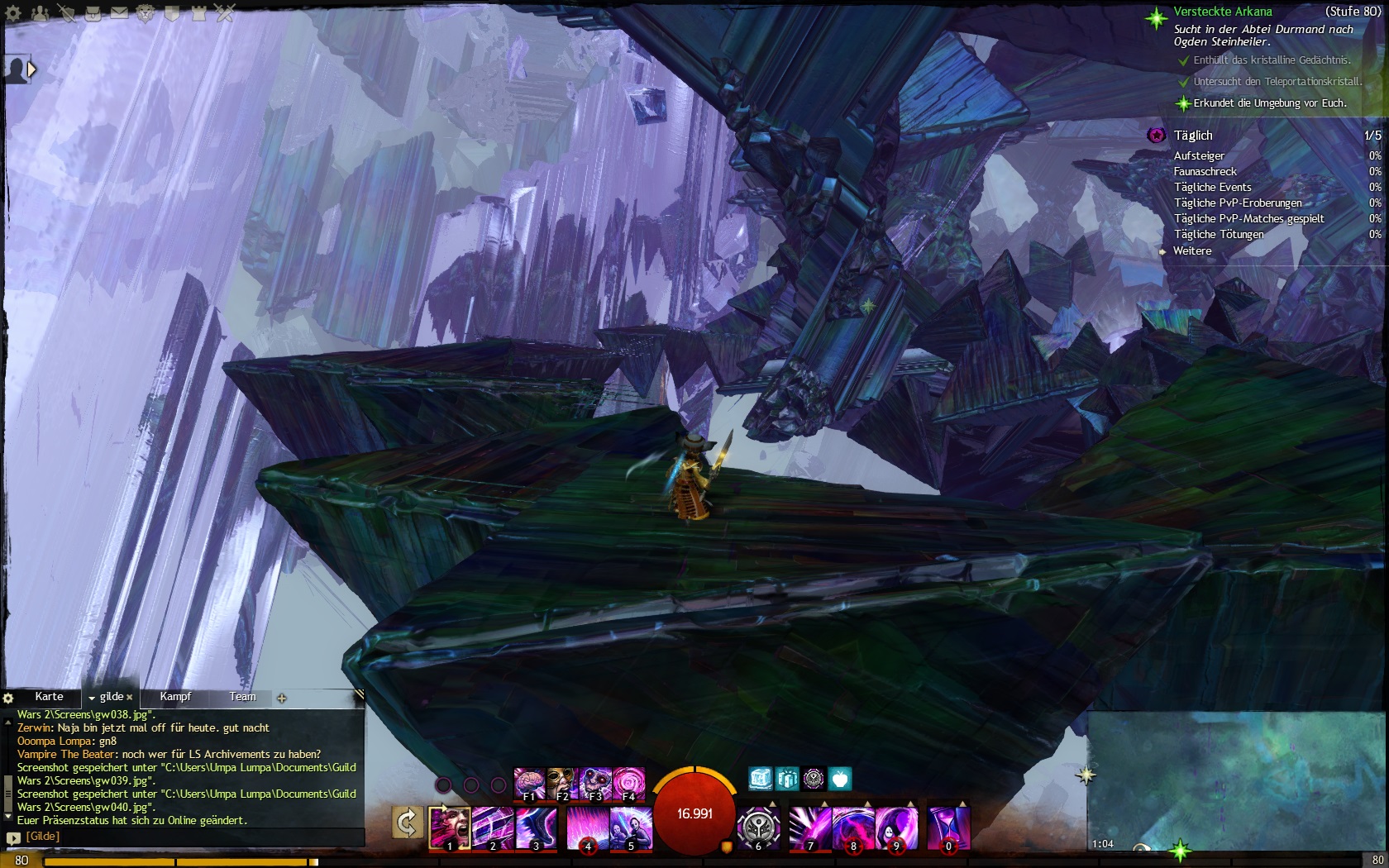Open the mail envelope icon
The image size is (1389, 868).
pyautogui.click(x=119, y=13)
